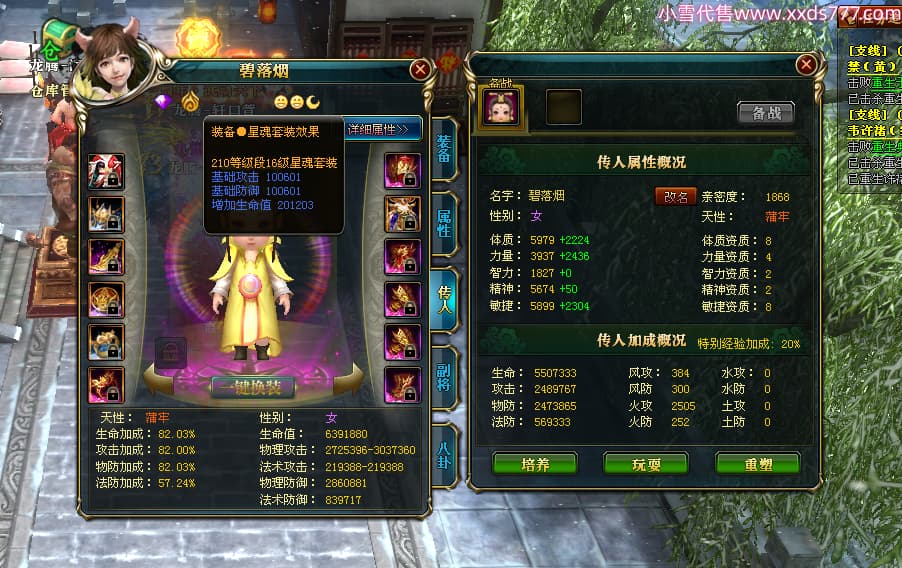The width and height of the screenshot is (902, 568).
Task: Rename the heir with 改名
Action: (x=675, y=196)
